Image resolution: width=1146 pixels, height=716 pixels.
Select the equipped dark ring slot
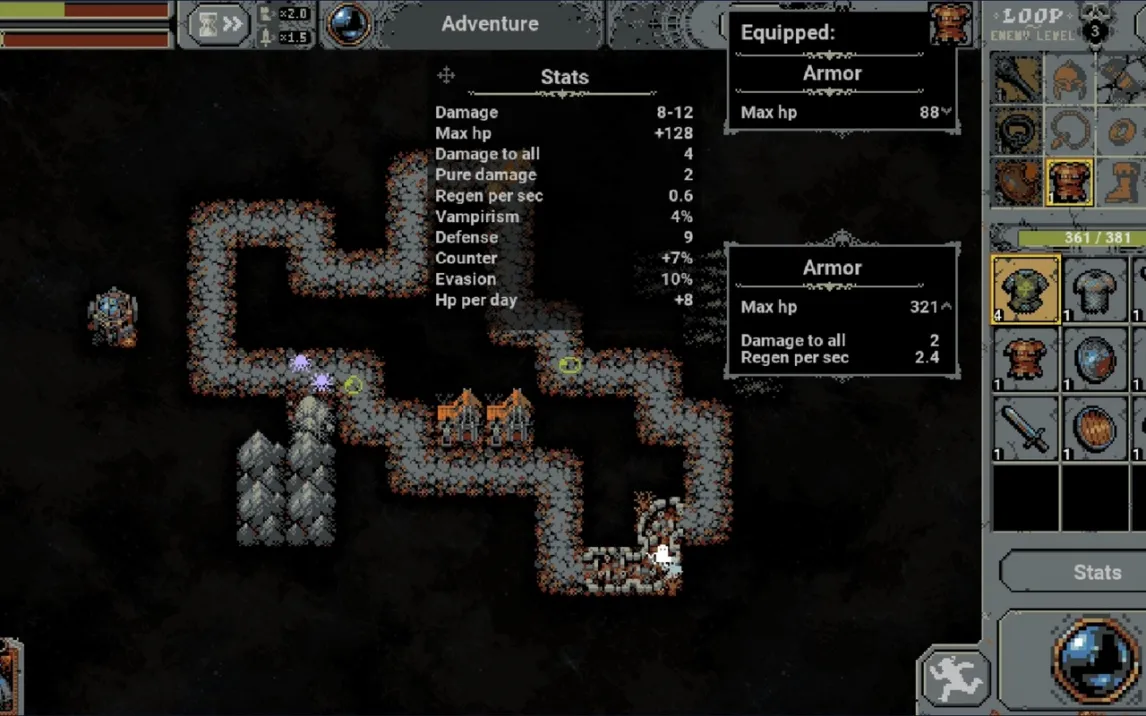pyautogui.click(x=1019, y=130)
